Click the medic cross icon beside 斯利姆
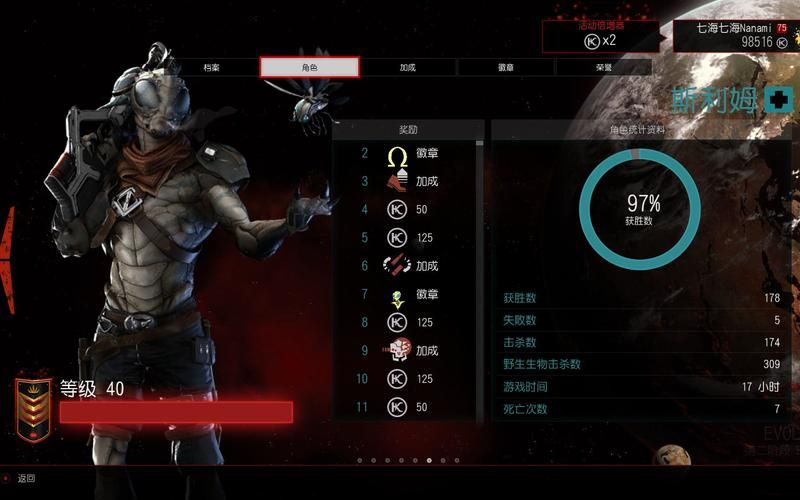Image resolution: width=800 pixels, height=500 pixels. pyautogui.click(x=778, y=99)
